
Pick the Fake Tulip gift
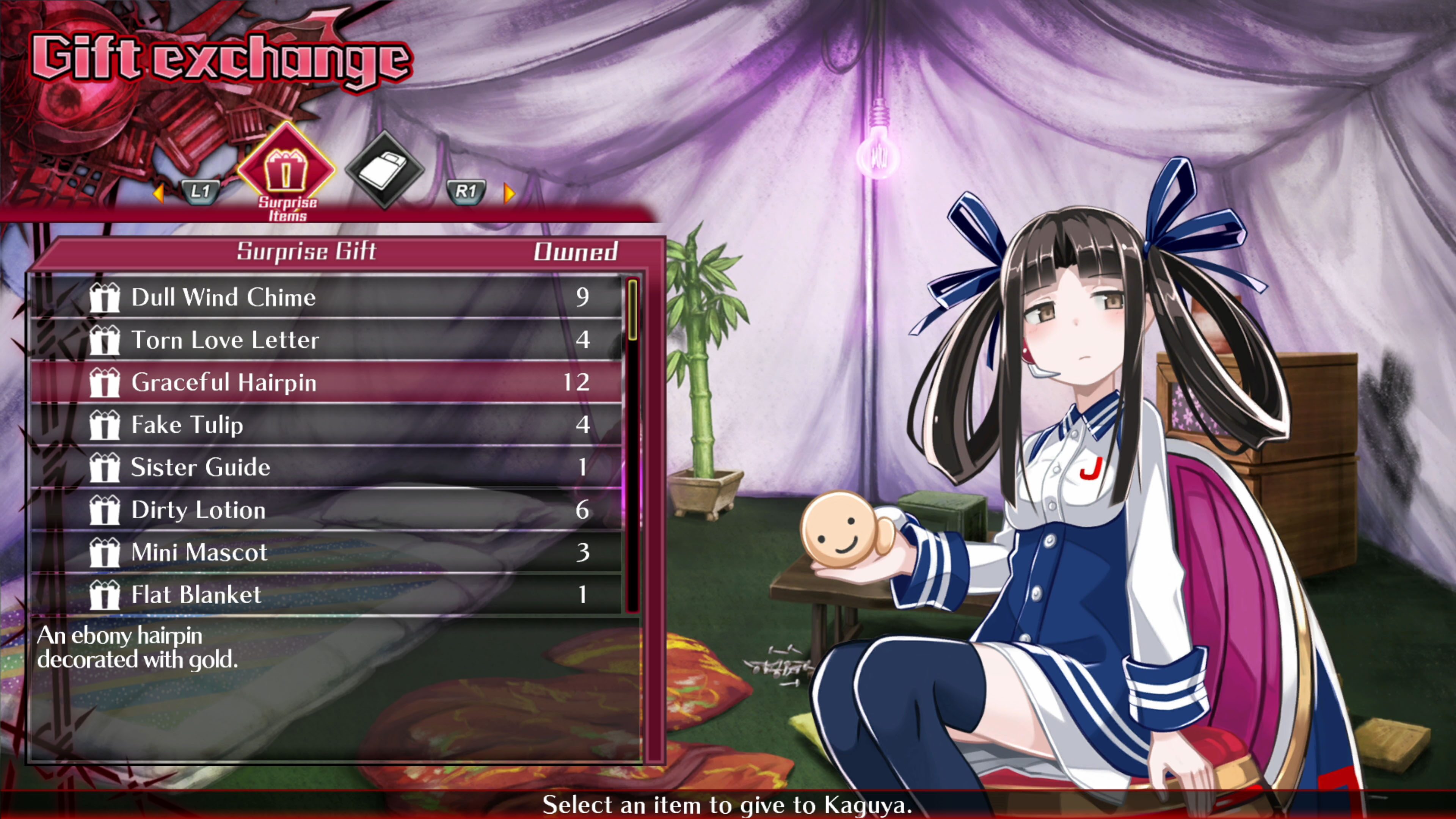click(328, 425)
